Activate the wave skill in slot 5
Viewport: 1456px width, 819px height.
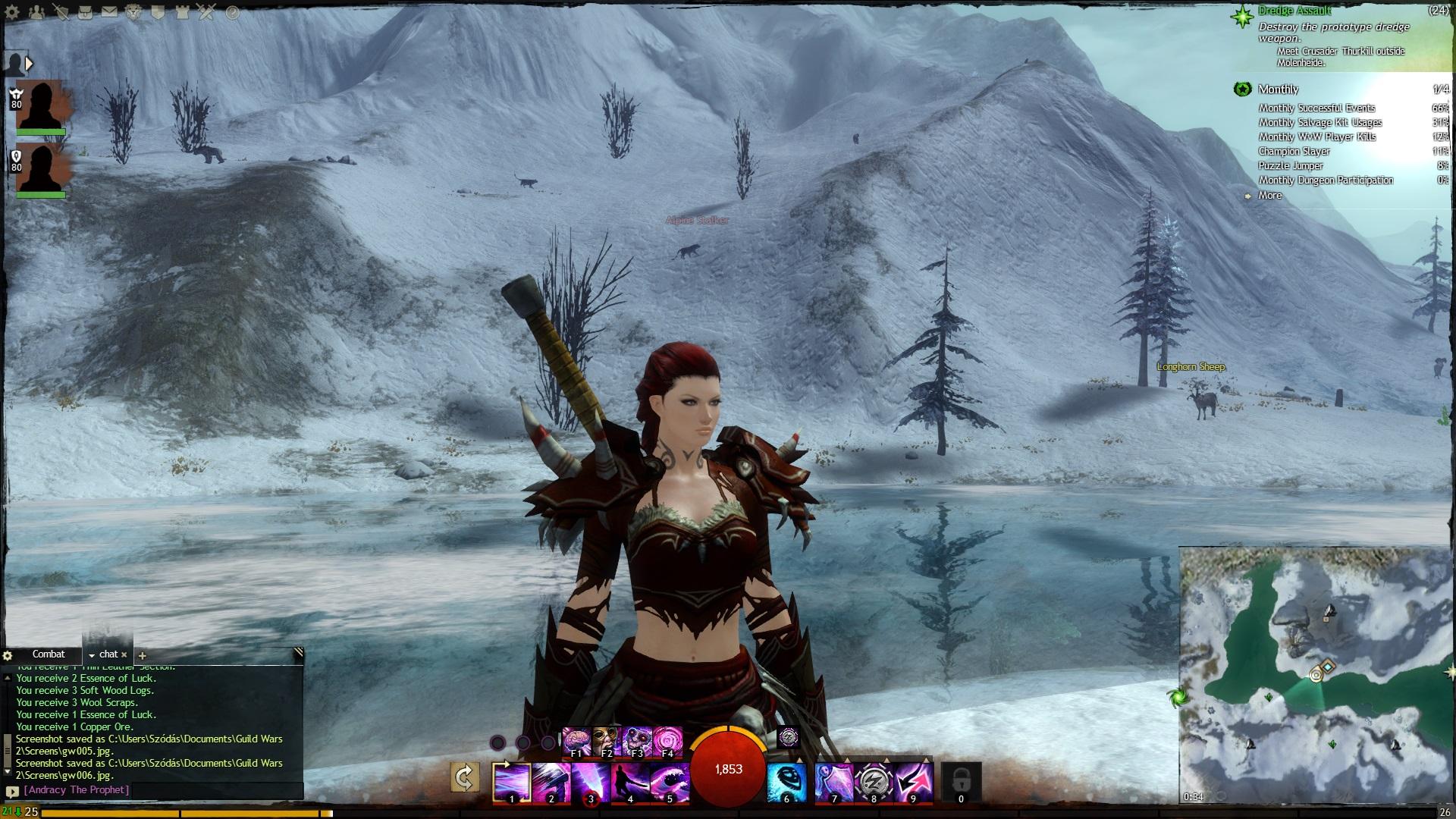coord(670,781)
